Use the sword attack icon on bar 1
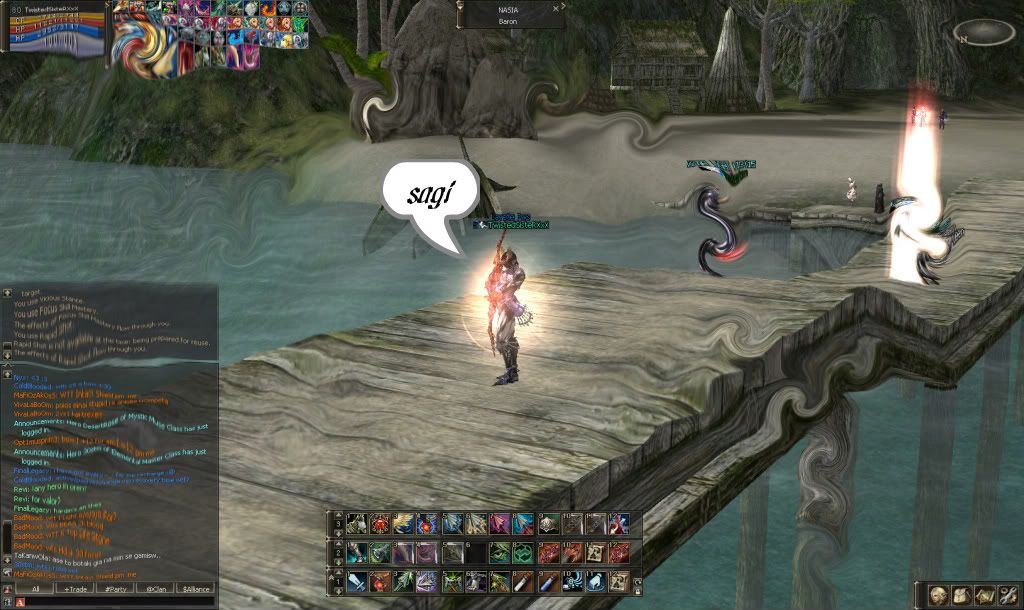1024x610 pixels. (x=356, y=581)
